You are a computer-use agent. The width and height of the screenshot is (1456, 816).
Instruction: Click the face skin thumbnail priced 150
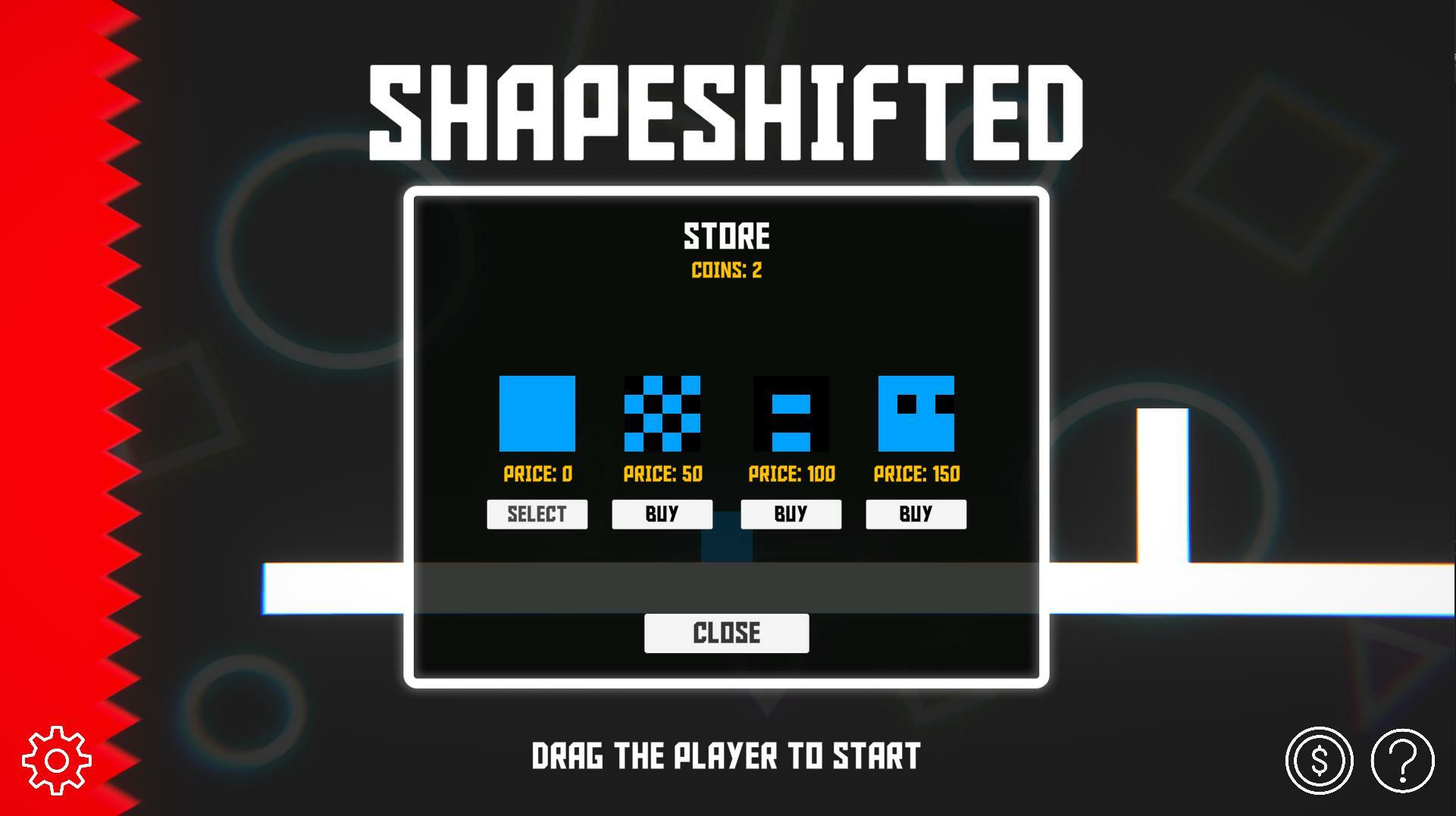916,414
